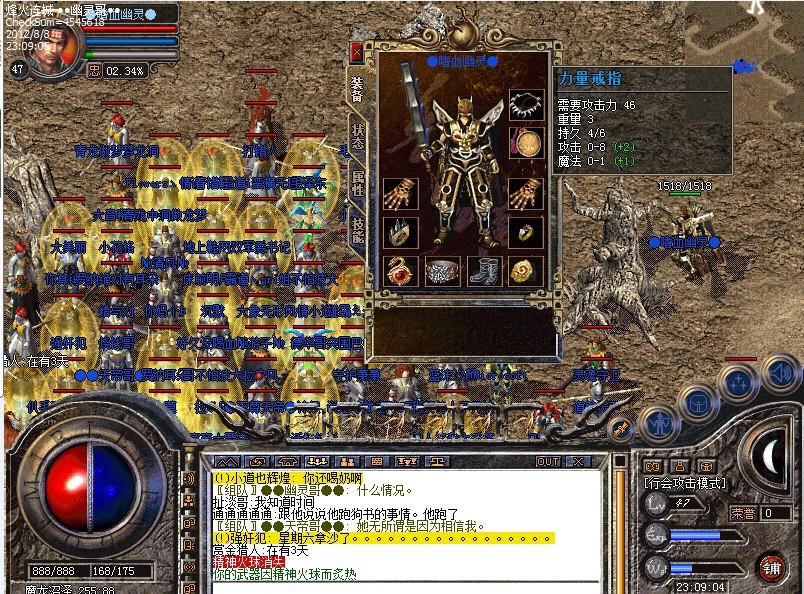Choose the red gem serpent amulet slot
Viewport: 804px width, 594px height.
pos(400,270)
